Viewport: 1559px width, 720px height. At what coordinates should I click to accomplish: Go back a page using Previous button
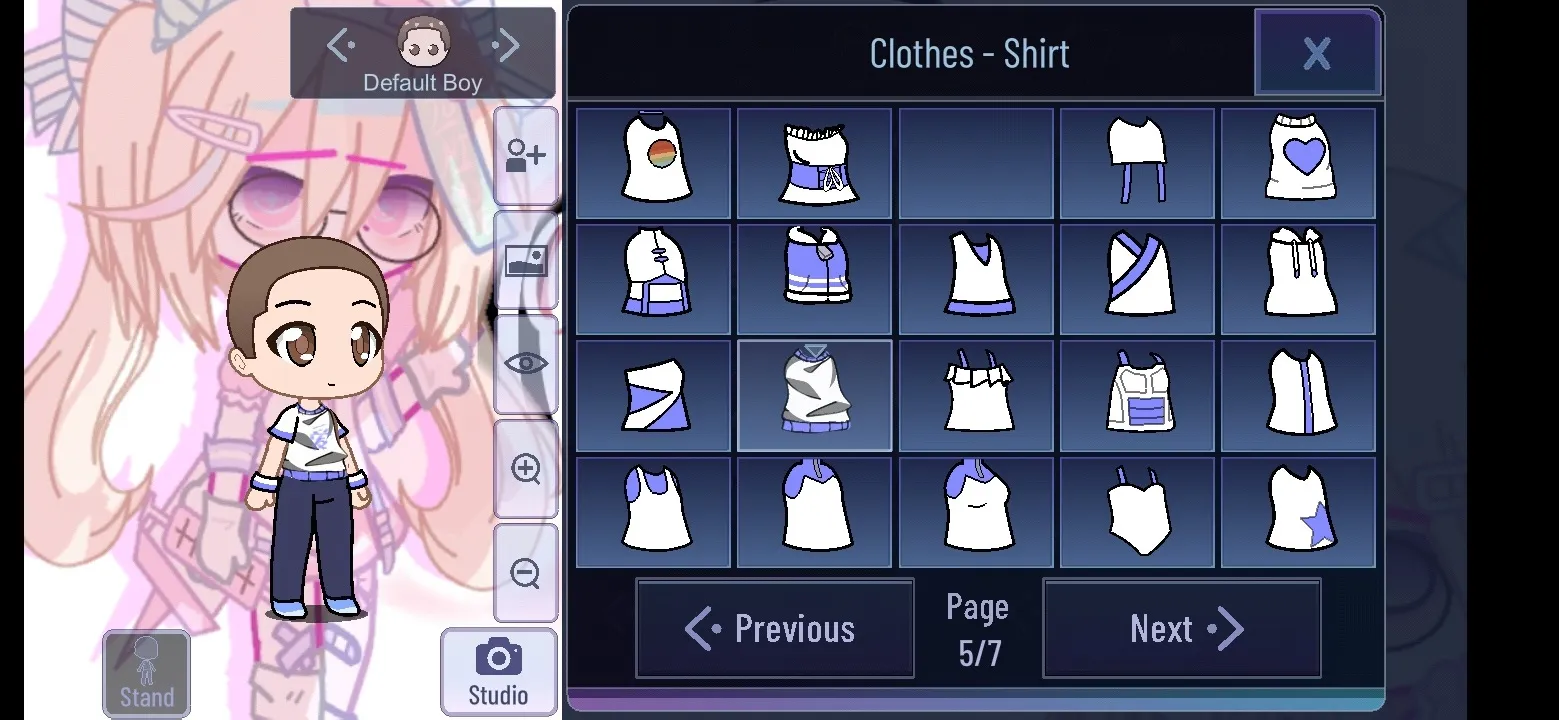point(774,628)
